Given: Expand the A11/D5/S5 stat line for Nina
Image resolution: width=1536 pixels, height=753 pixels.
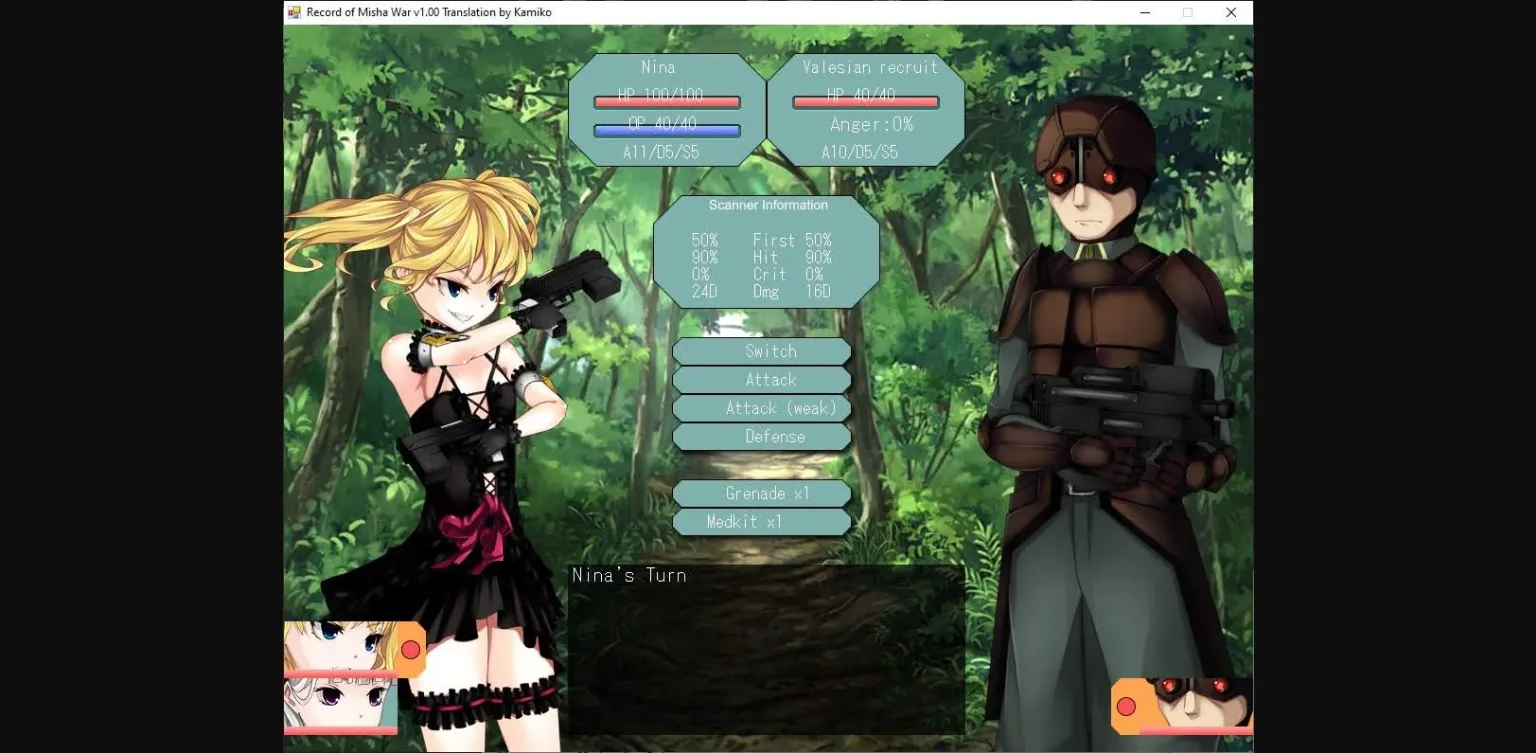Looking at the screenshot, I should click(x=660, y=152).
